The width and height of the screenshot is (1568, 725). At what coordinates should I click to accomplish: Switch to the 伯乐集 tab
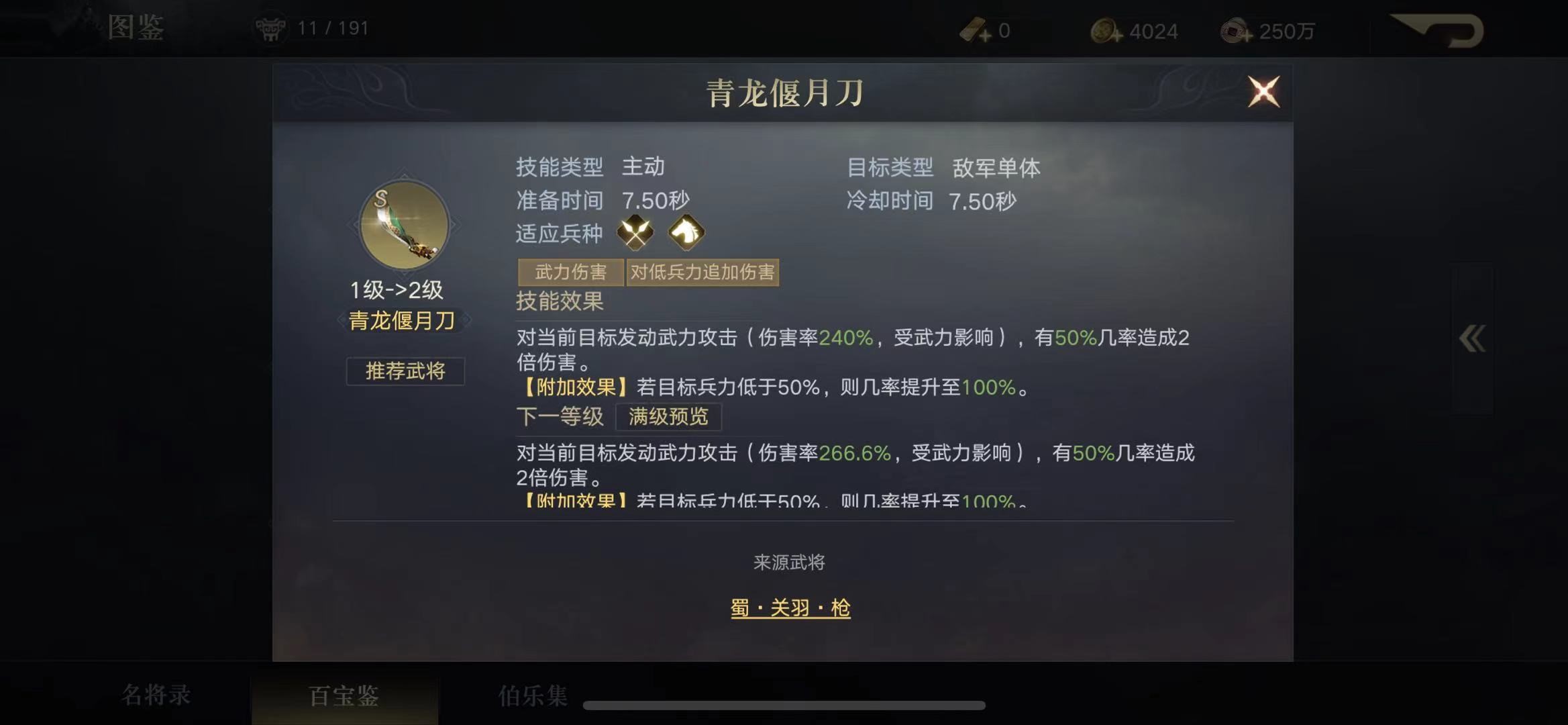pyautogui.click(x=531, y=696)
